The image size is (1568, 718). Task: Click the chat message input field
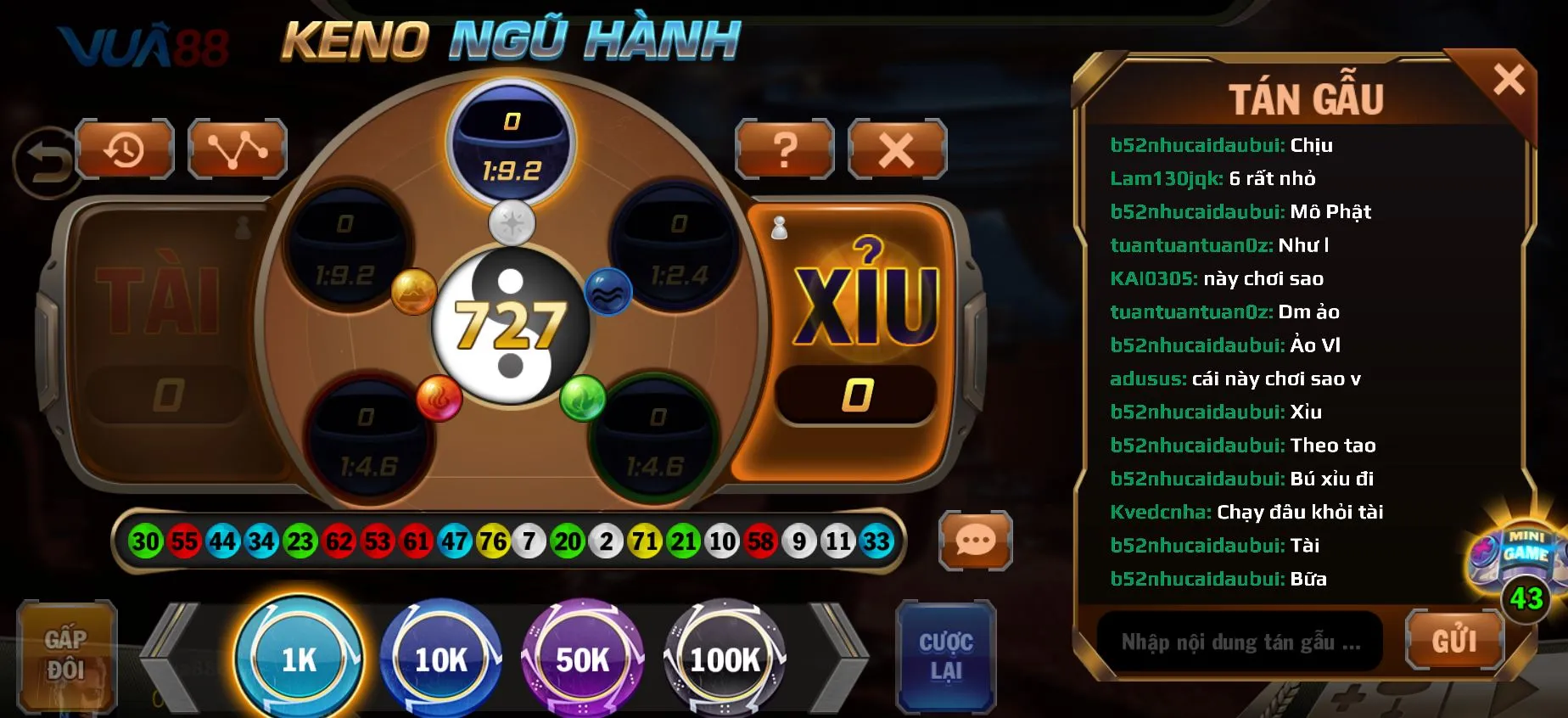point(1240,642)
